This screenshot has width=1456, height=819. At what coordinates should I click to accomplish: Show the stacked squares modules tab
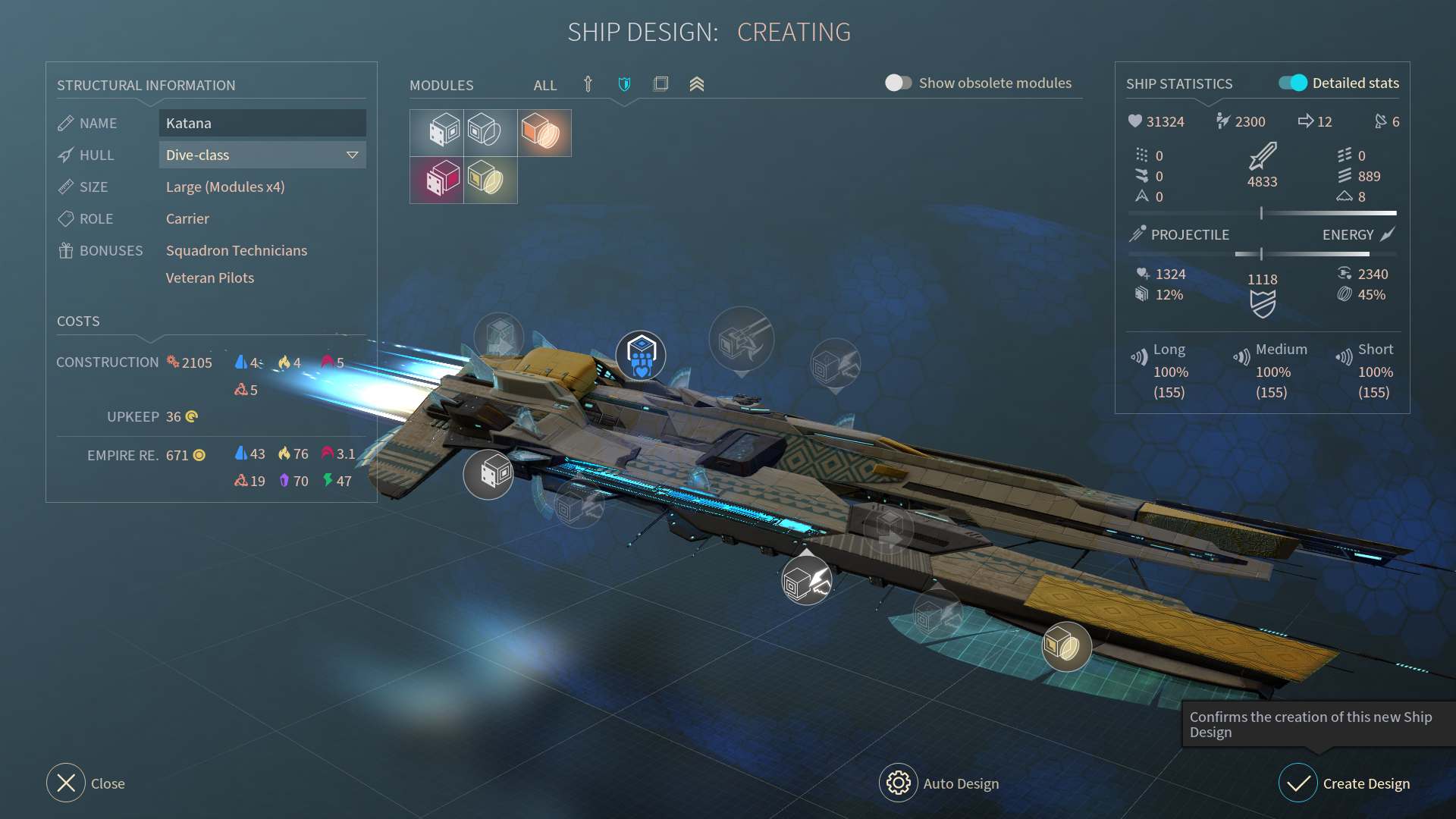coord(661,84)
